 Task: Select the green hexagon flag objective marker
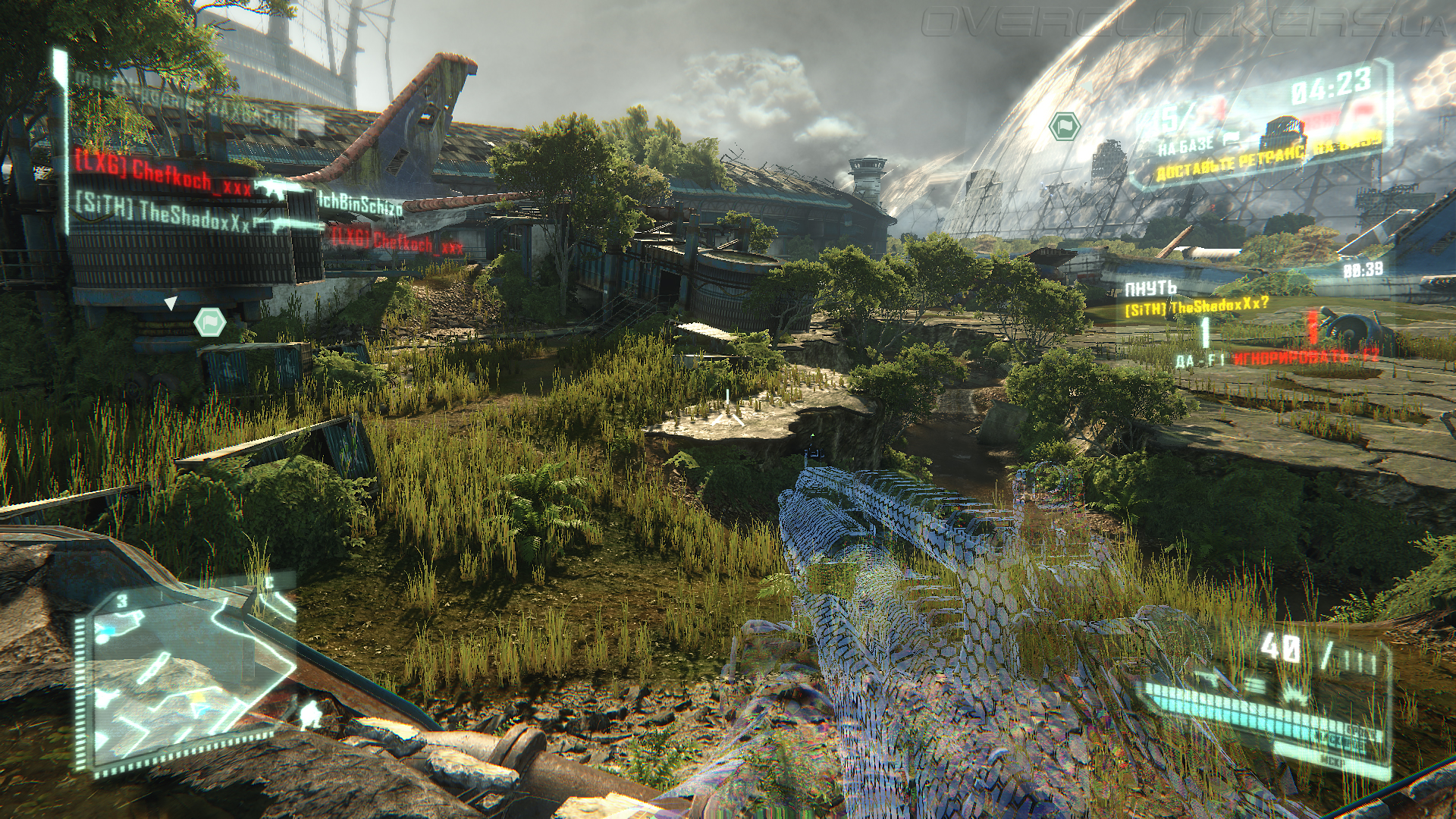click(1064, 126)
